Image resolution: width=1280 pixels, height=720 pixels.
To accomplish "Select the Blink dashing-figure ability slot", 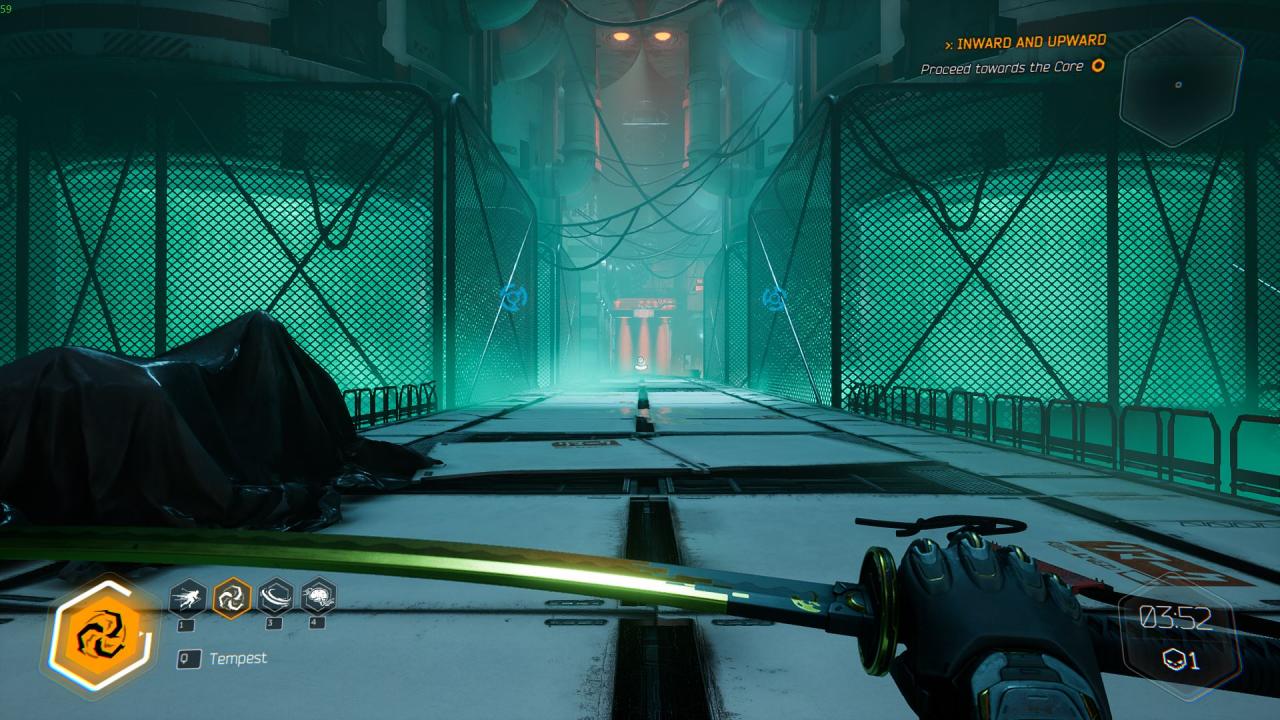I will coord(188,598).
